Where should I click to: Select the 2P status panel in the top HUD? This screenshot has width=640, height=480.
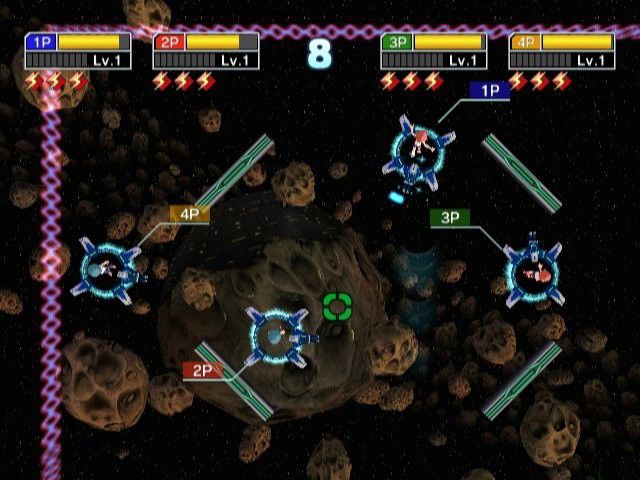tap(206, 51)
